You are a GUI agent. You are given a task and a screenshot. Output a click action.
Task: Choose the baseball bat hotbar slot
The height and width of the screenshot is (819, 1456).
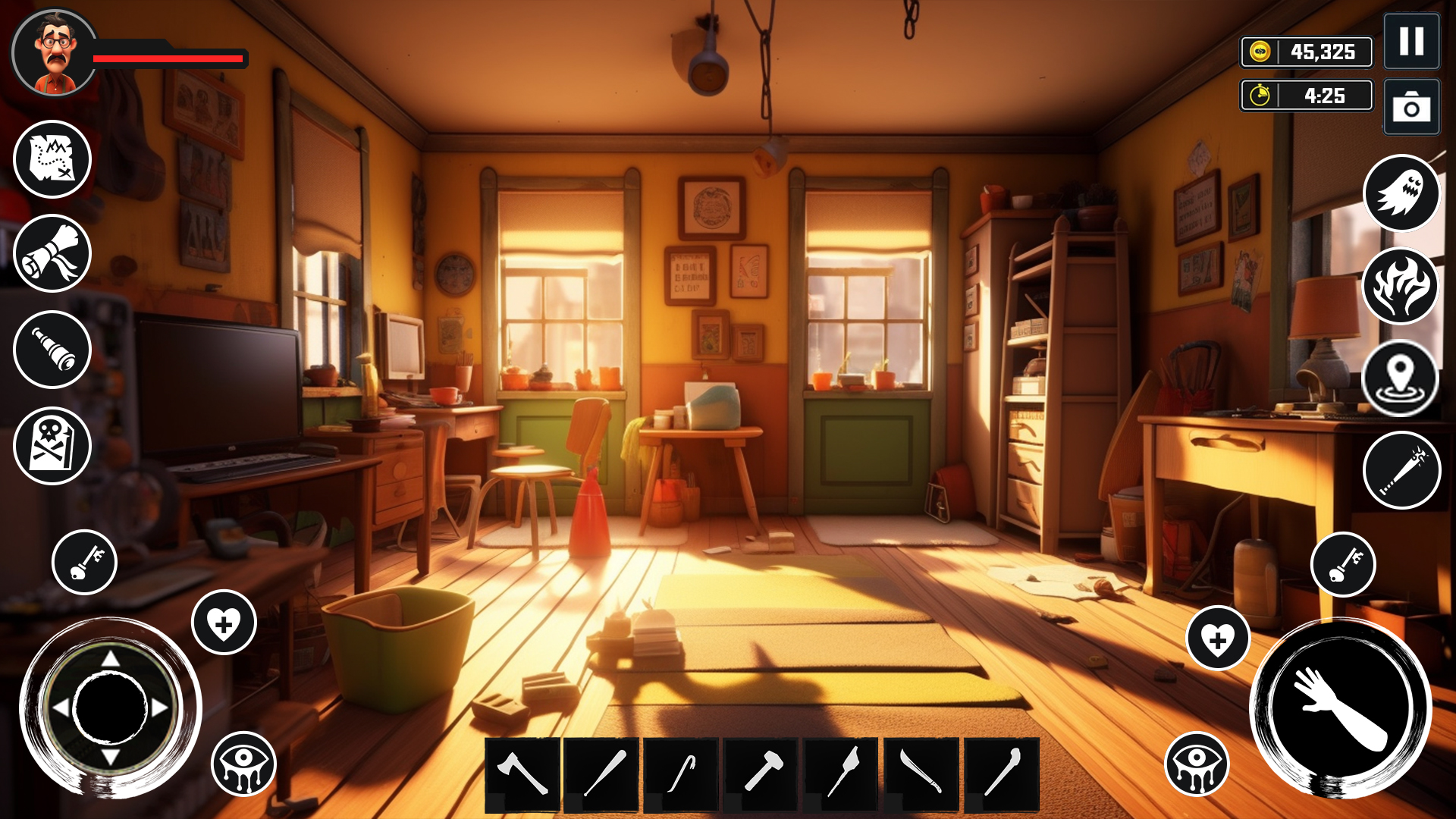[602, 774]
